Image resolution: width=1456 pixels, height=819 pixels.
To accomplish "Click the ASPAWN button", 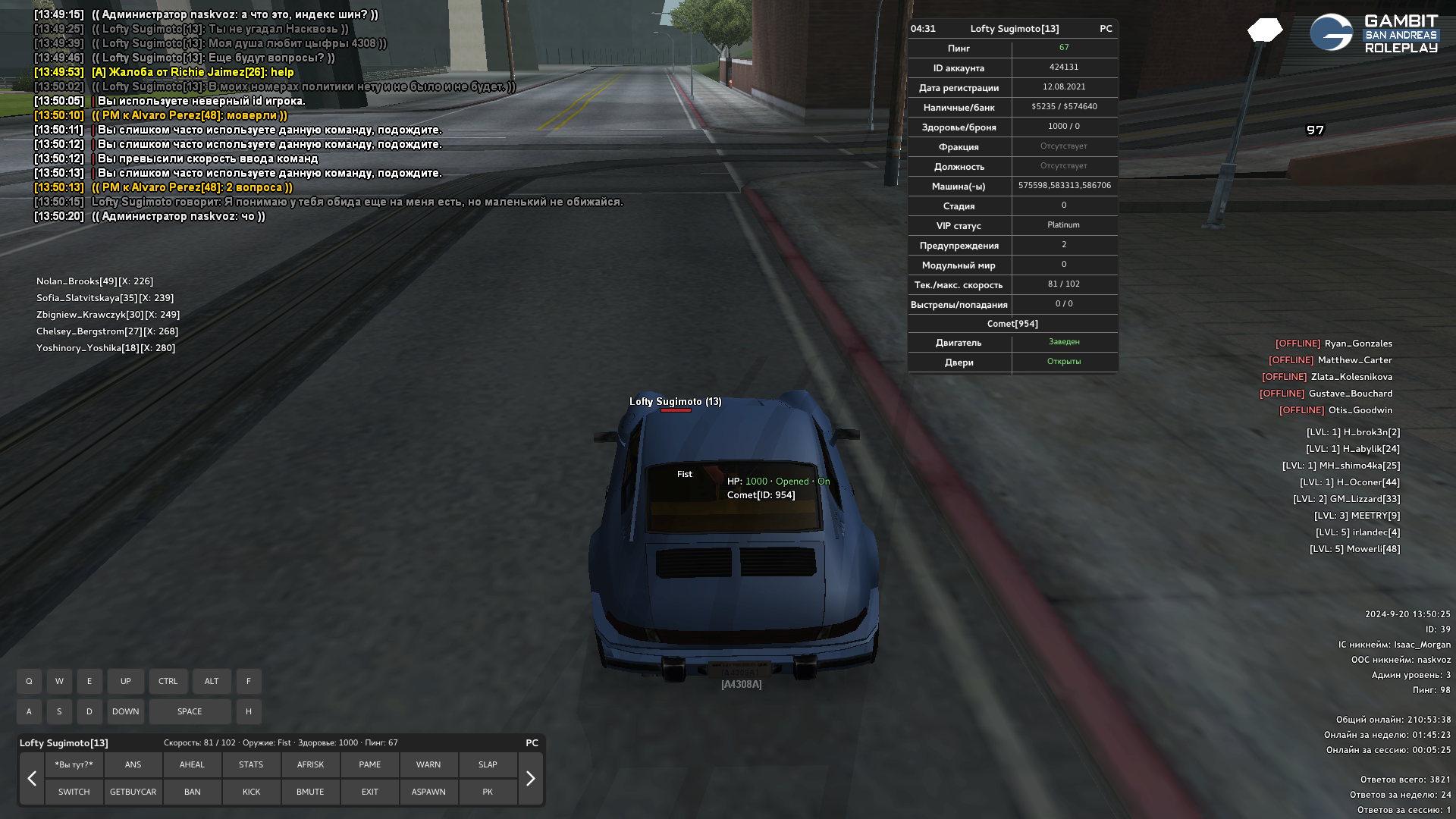I will (x=428, y=792).
